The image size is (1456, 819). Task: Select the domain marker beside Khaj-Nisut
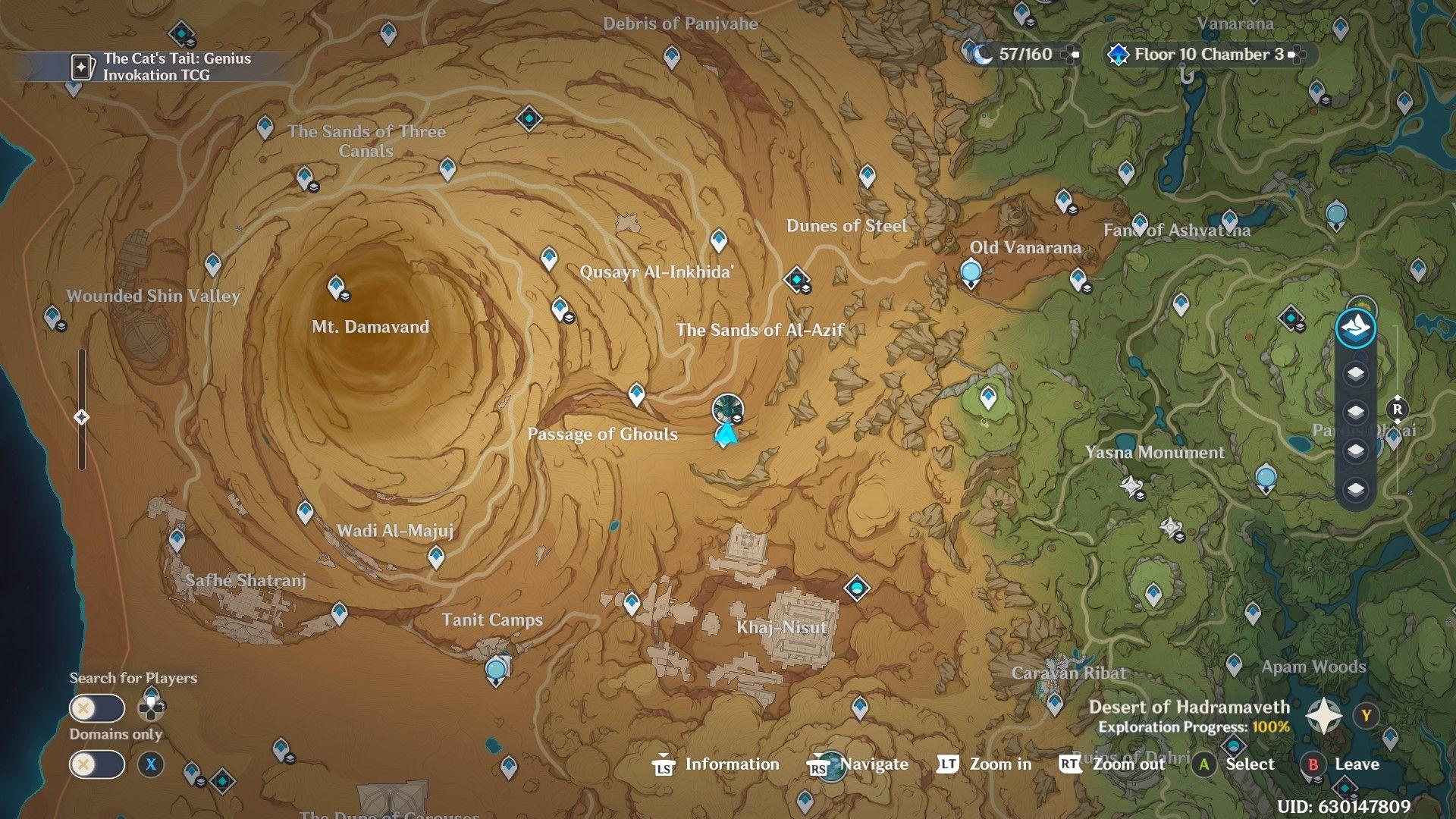coord(857,588)
